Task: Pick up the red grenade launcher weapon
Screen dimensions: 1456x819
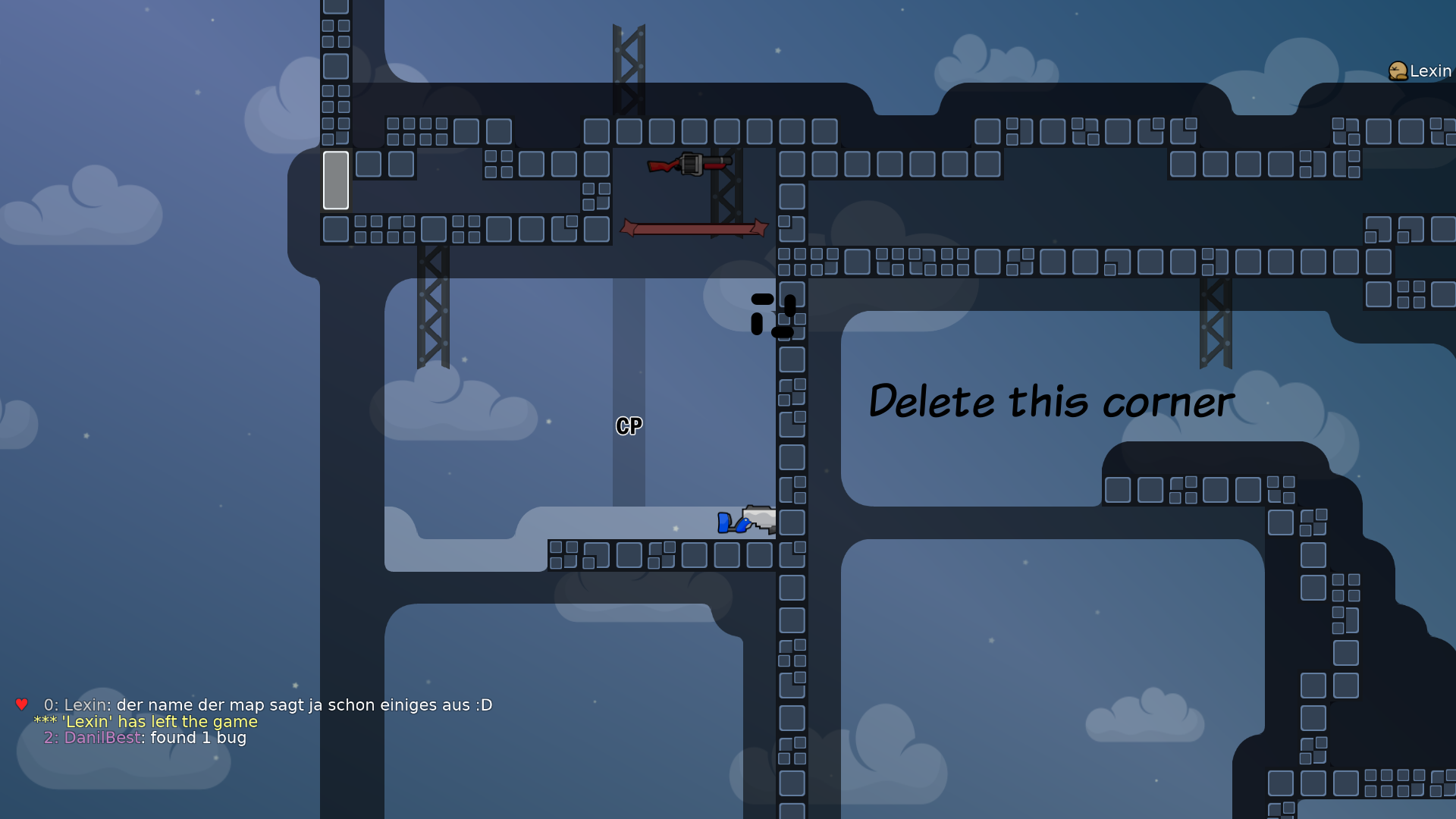Action: click(689, 165)
